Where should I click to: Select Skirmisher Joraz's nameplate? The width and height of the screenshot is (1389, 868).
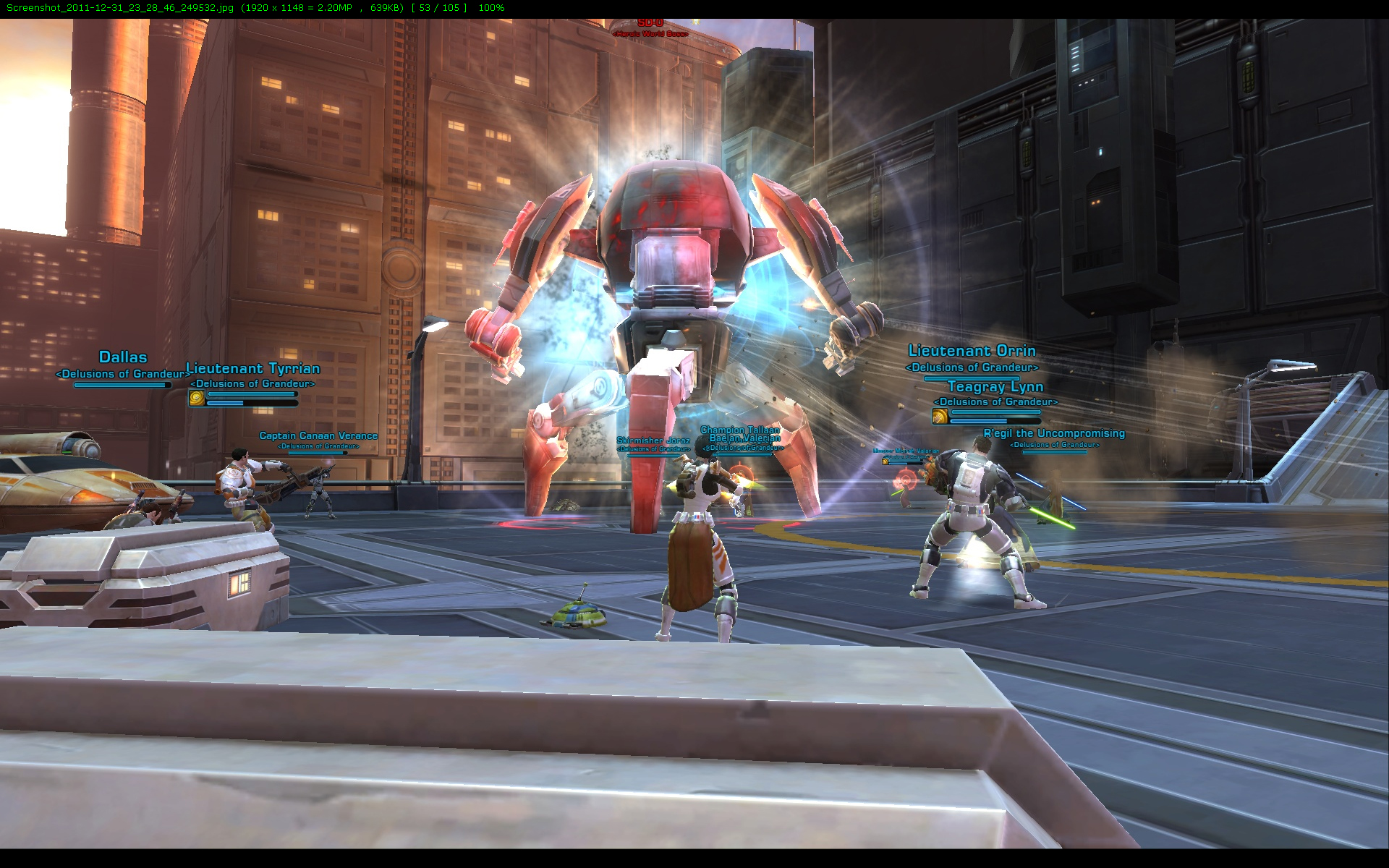pos(653,441)
